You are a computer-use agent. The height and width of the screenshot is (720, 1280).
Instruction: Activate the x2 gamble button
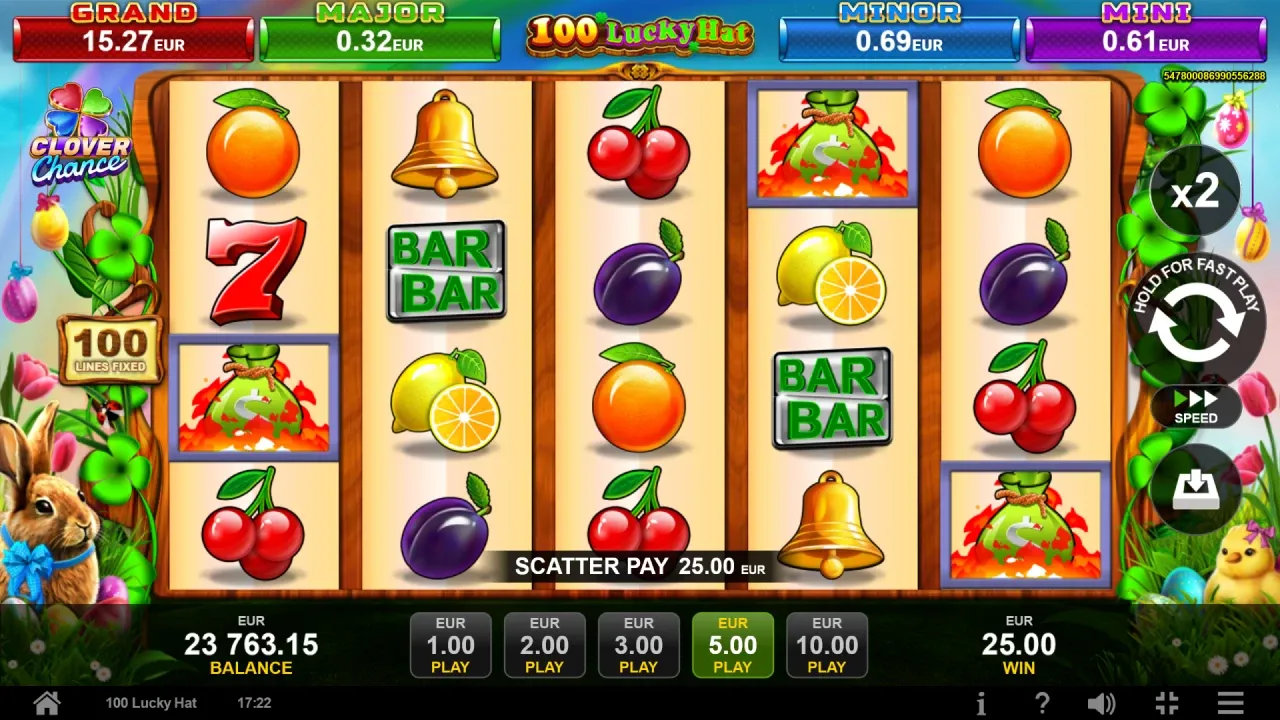pyautogui.click(x=1195, y=191)
